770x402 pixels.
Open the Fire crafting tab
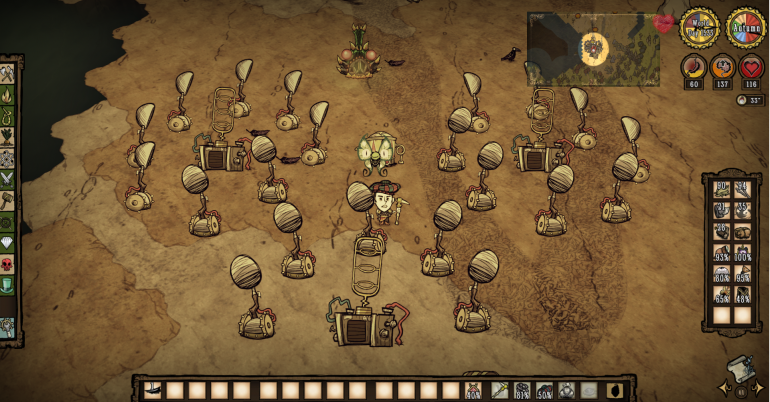(x=8, y=95)
